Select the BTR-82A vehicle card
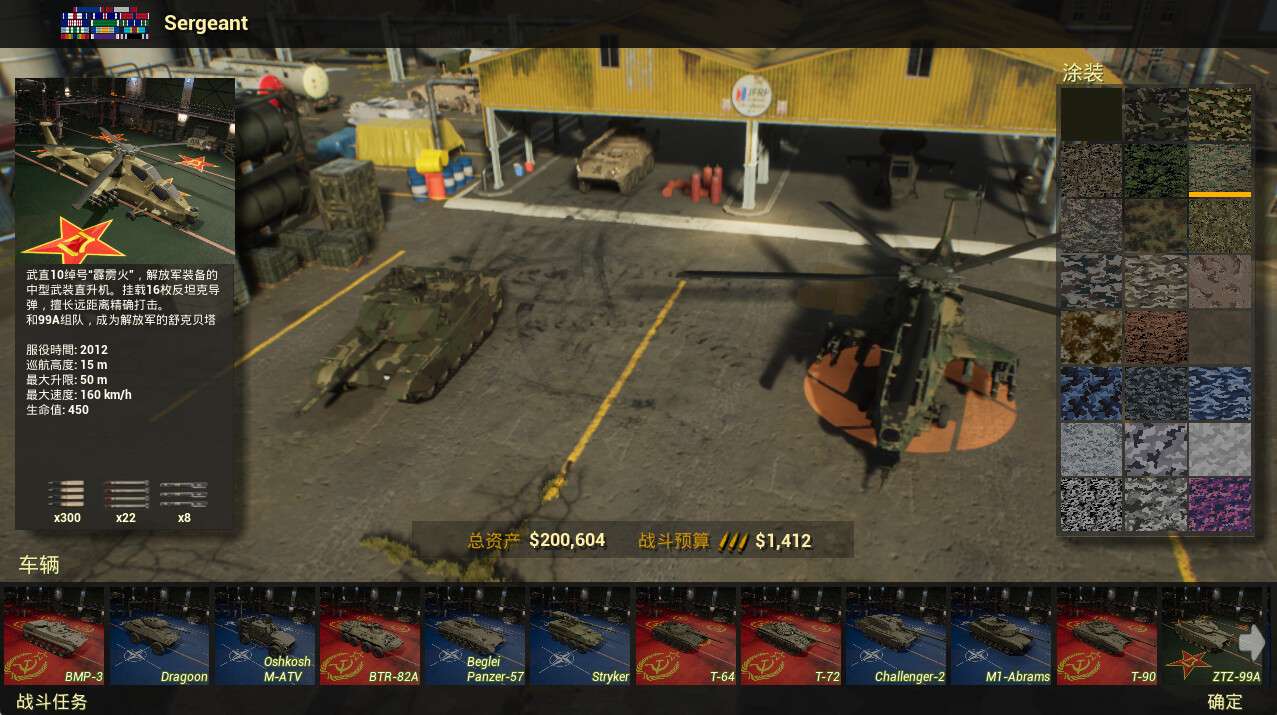 point(370,636)
